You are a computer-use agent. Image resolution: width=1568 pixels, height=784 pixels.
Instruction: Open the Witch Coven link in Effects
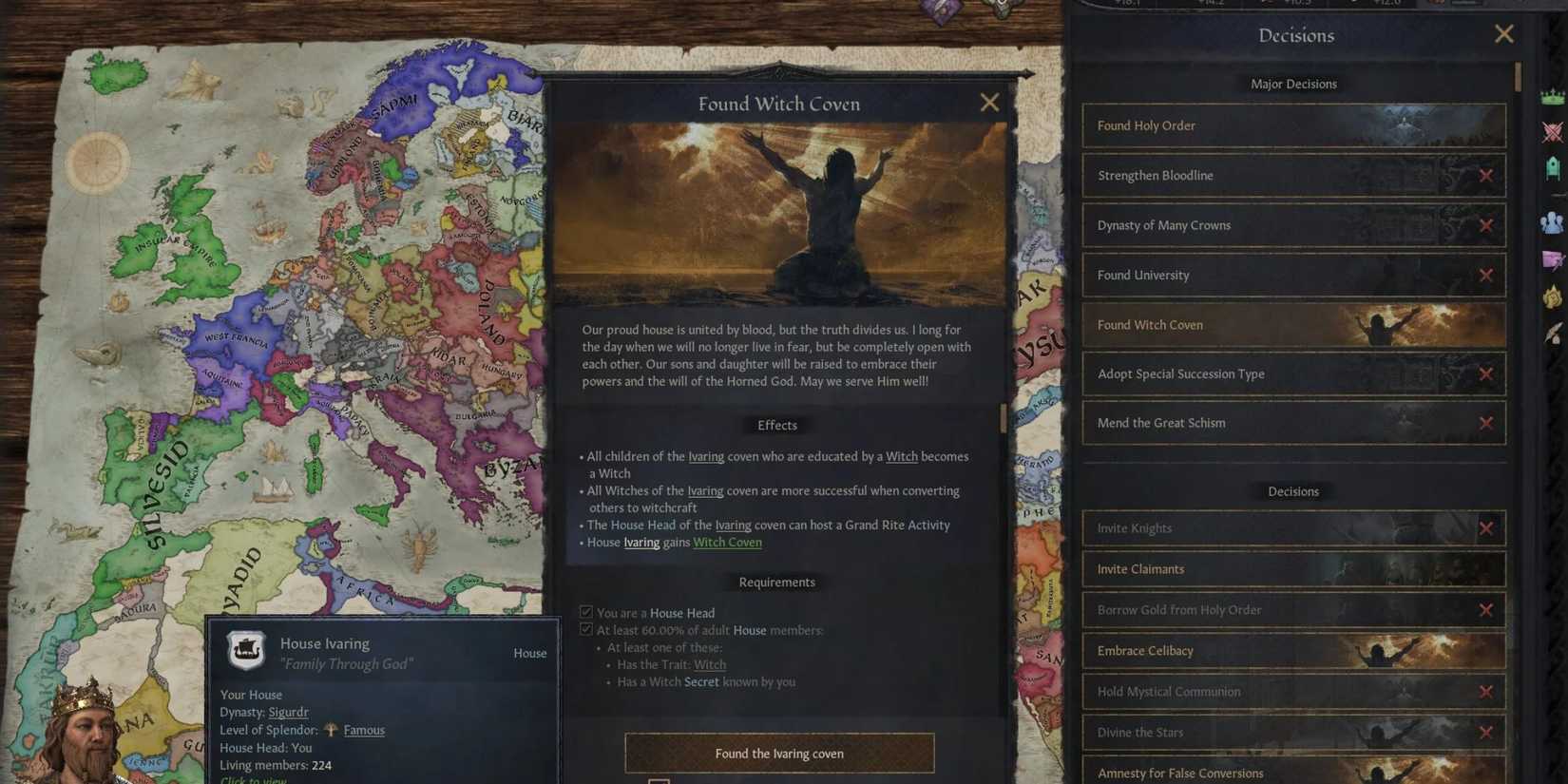click(x=727, y=542)
